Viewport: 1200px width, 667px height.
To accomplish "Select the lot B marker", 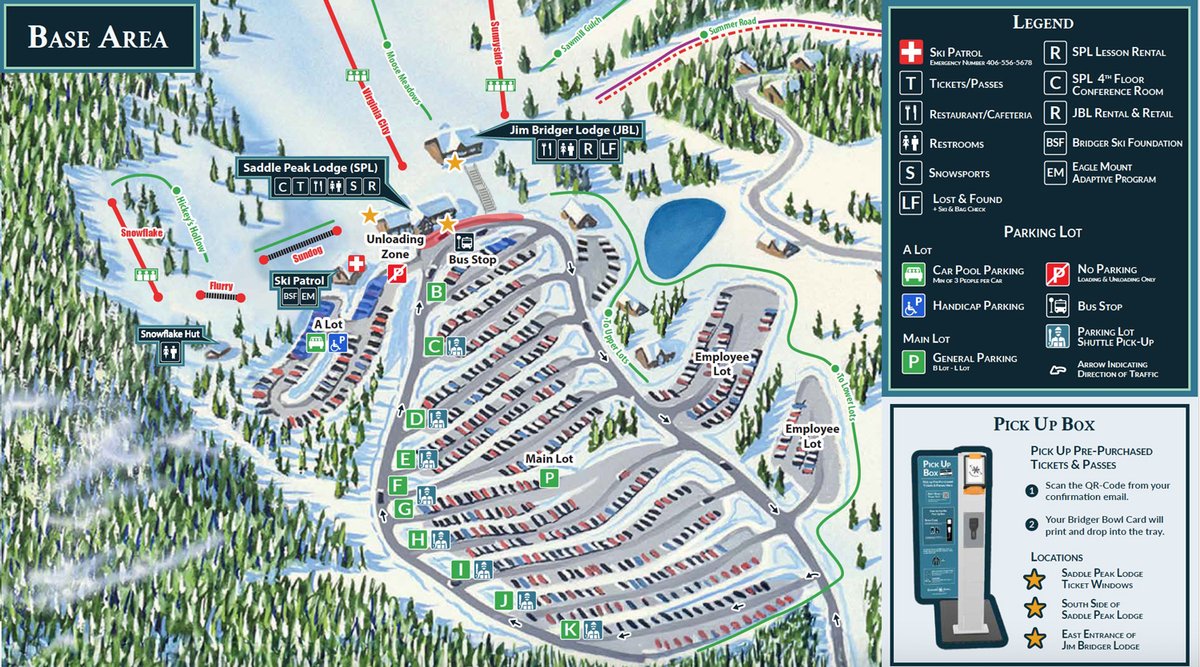I will 436,292.
